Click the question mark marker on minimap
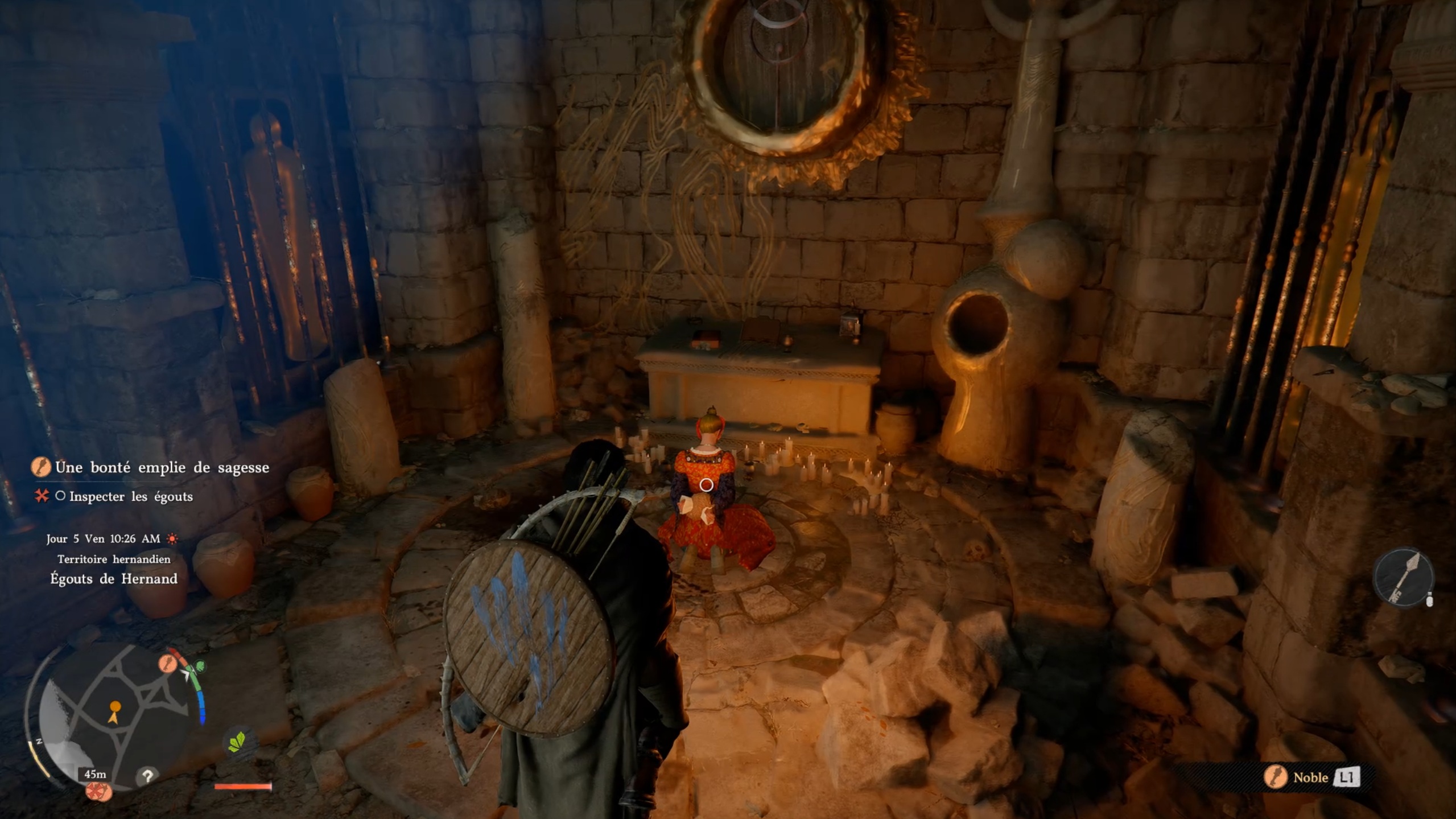 (x=147, y=775)
